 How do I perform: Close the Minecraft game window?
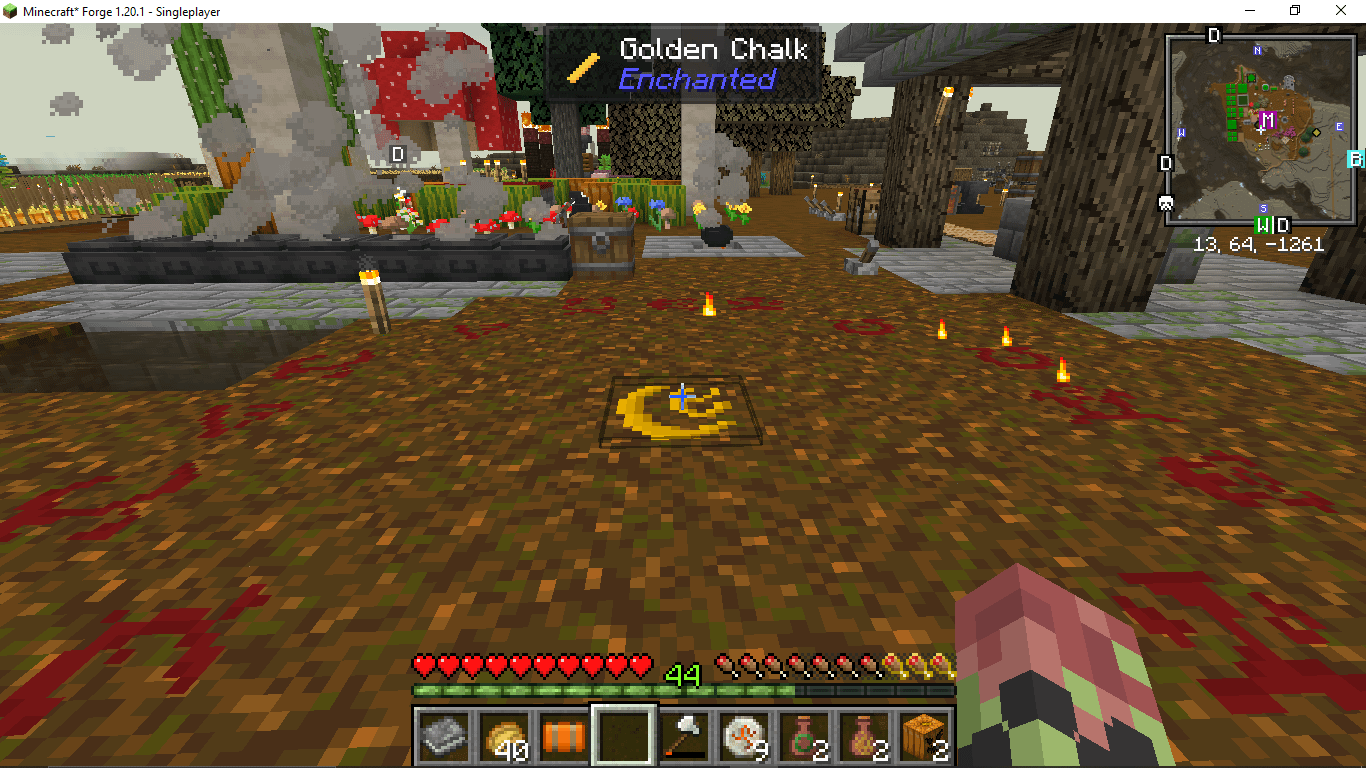pos(1341,11)
